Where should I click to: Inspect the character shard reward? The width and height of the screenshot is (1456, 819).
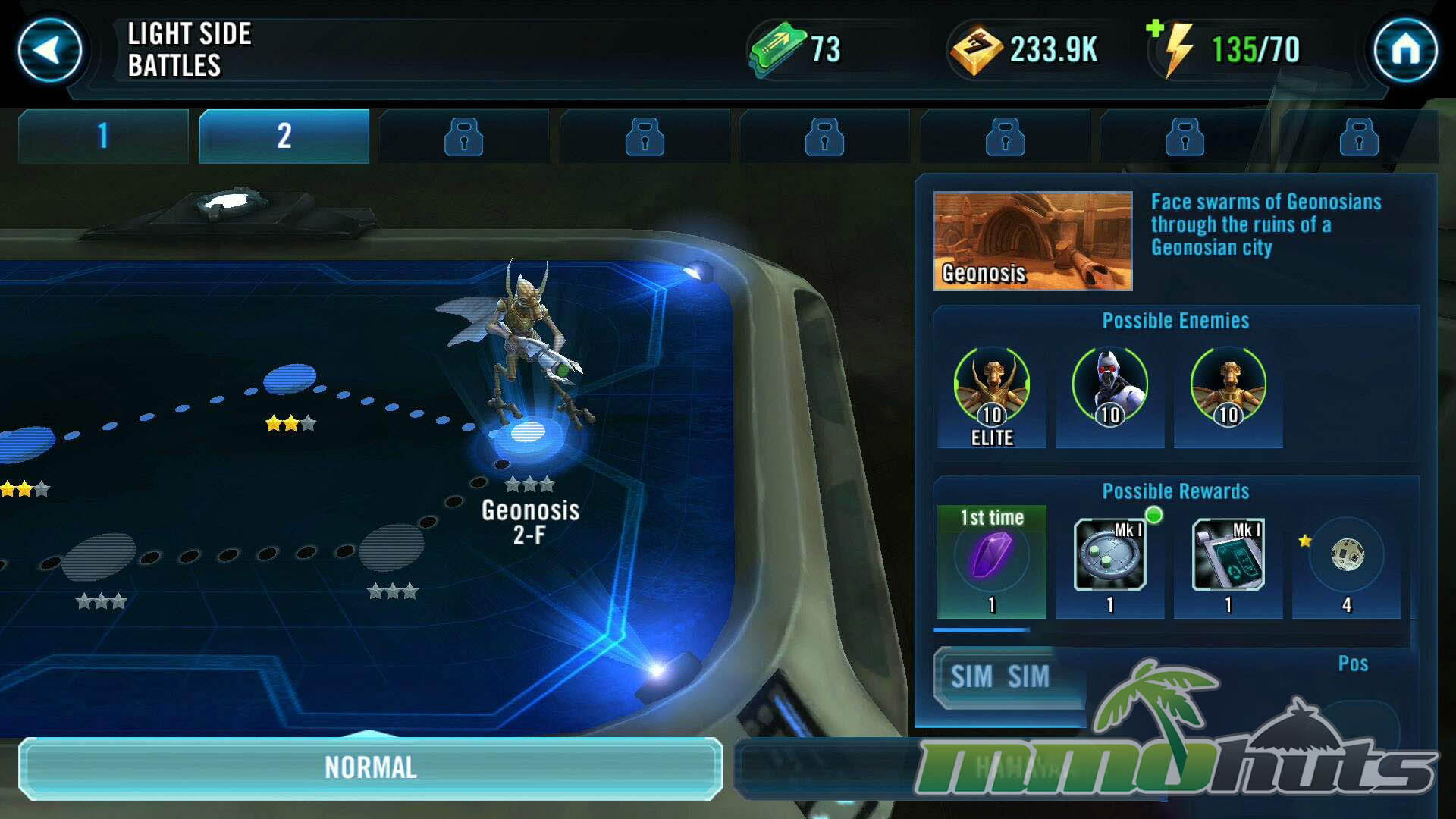pyautogui.click(x=1347, y=556)
